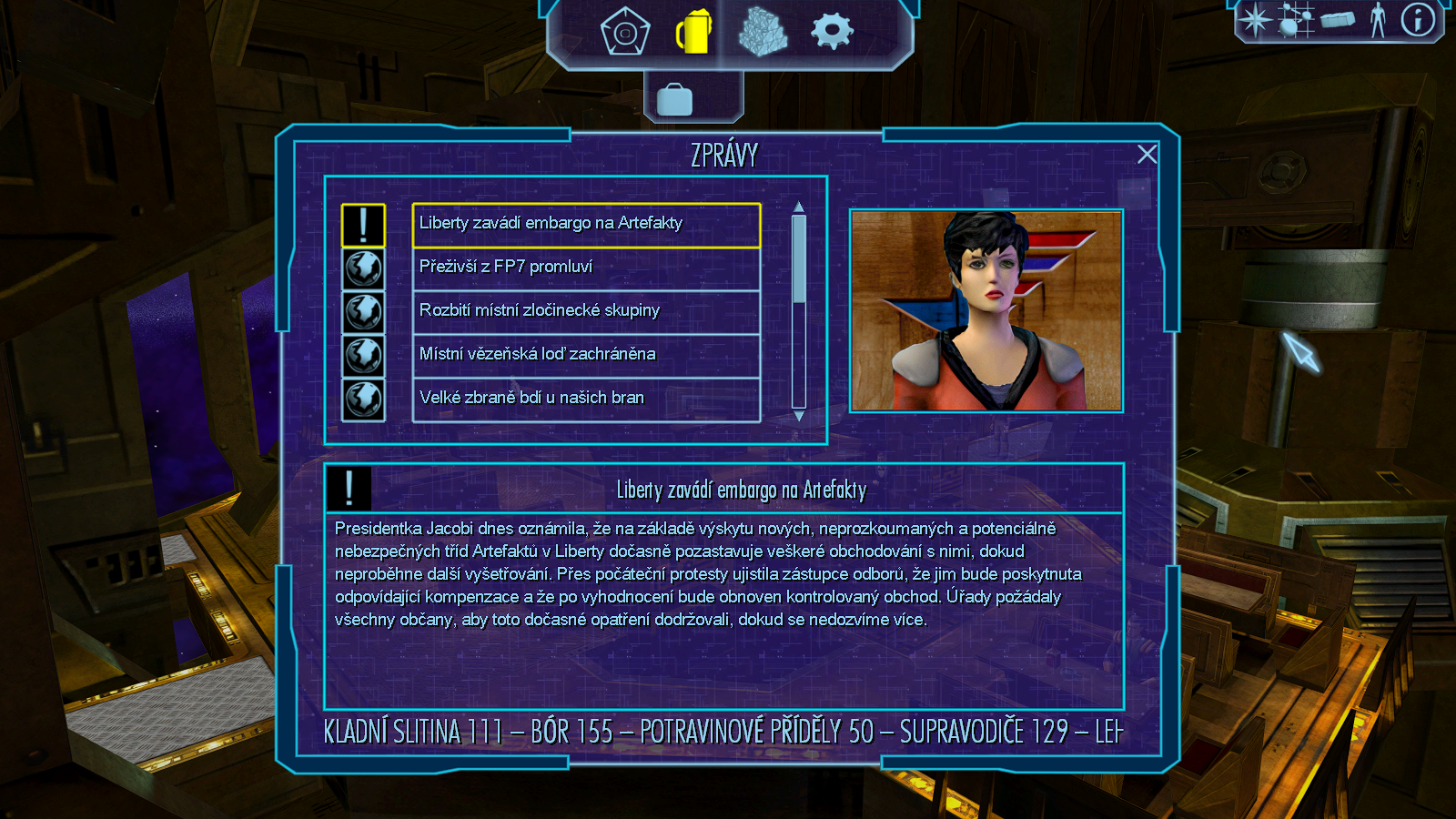Click the globe icon beside the FP7 headline
The height and width of the screenshot is (819, 1456).
363,269
